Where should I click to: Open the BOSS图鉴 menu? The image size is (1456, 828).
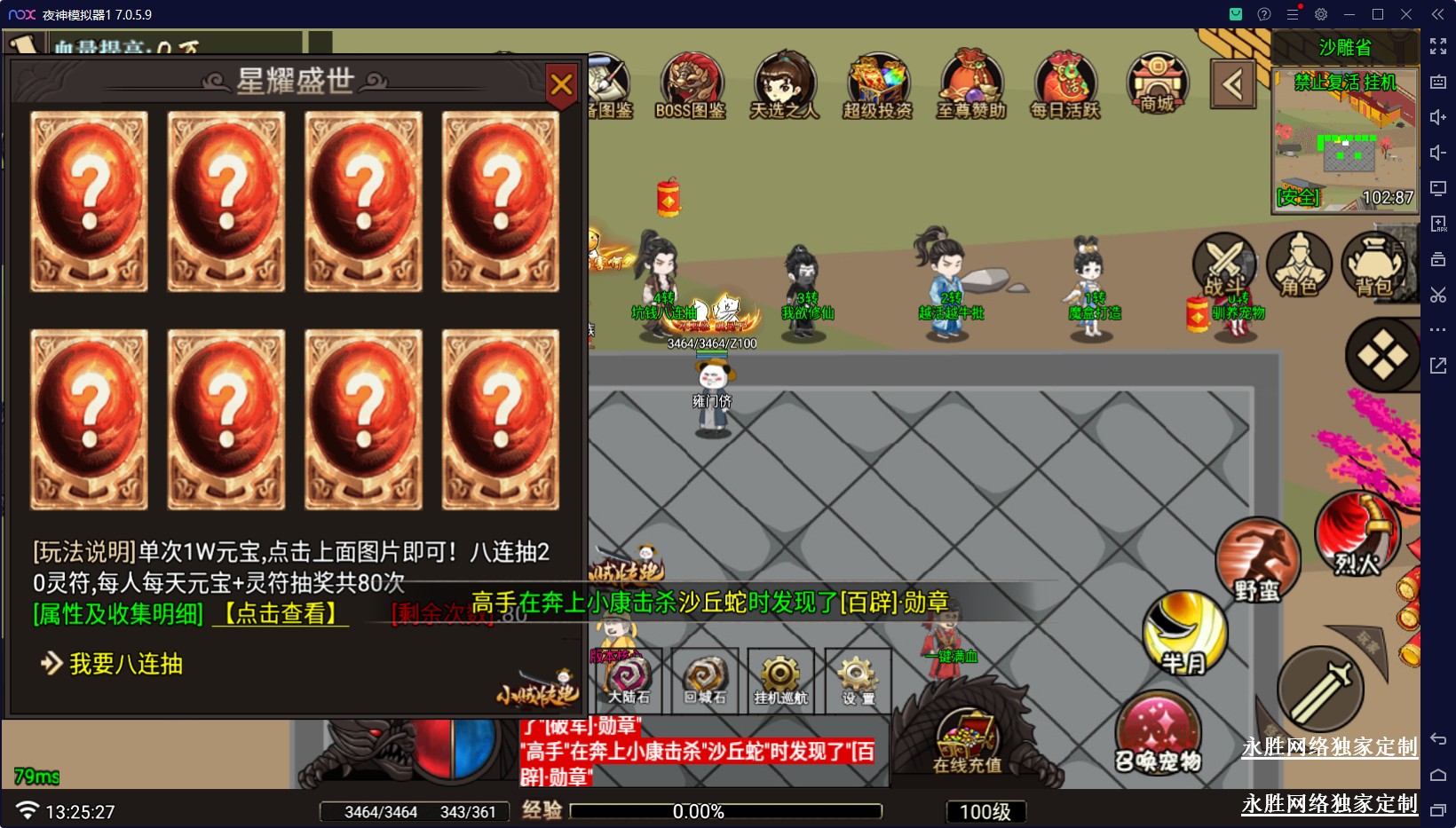[x=691, y=85]
